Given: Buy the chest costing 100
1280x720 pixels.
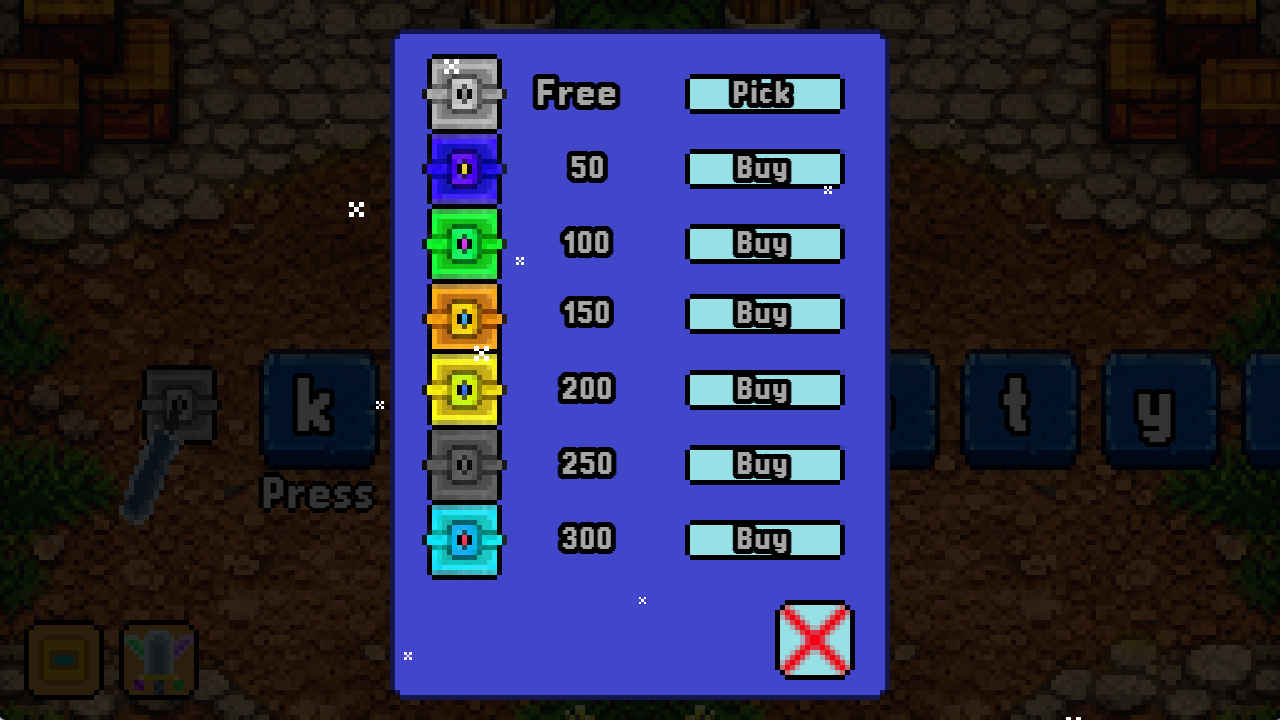Looking at the screenshot, I should tap(764, 243).
